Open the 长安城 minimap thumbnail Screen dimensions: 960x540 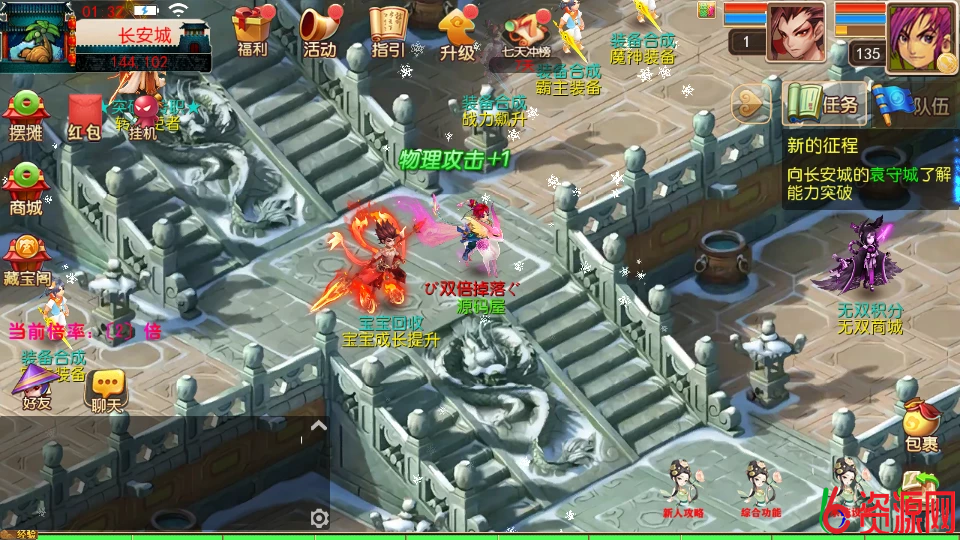[38, 37]
